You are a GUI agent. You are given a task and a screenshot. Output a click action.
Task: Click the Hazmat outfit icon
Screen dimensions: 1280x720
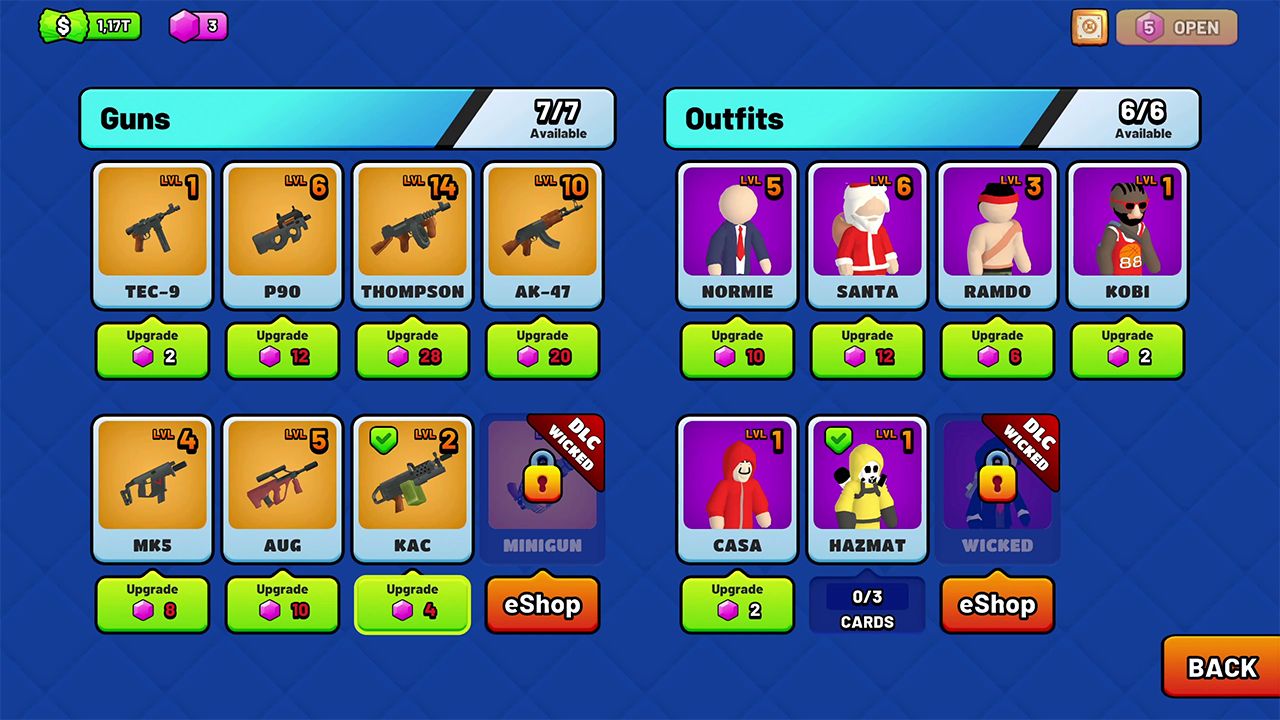pos(867,482)
